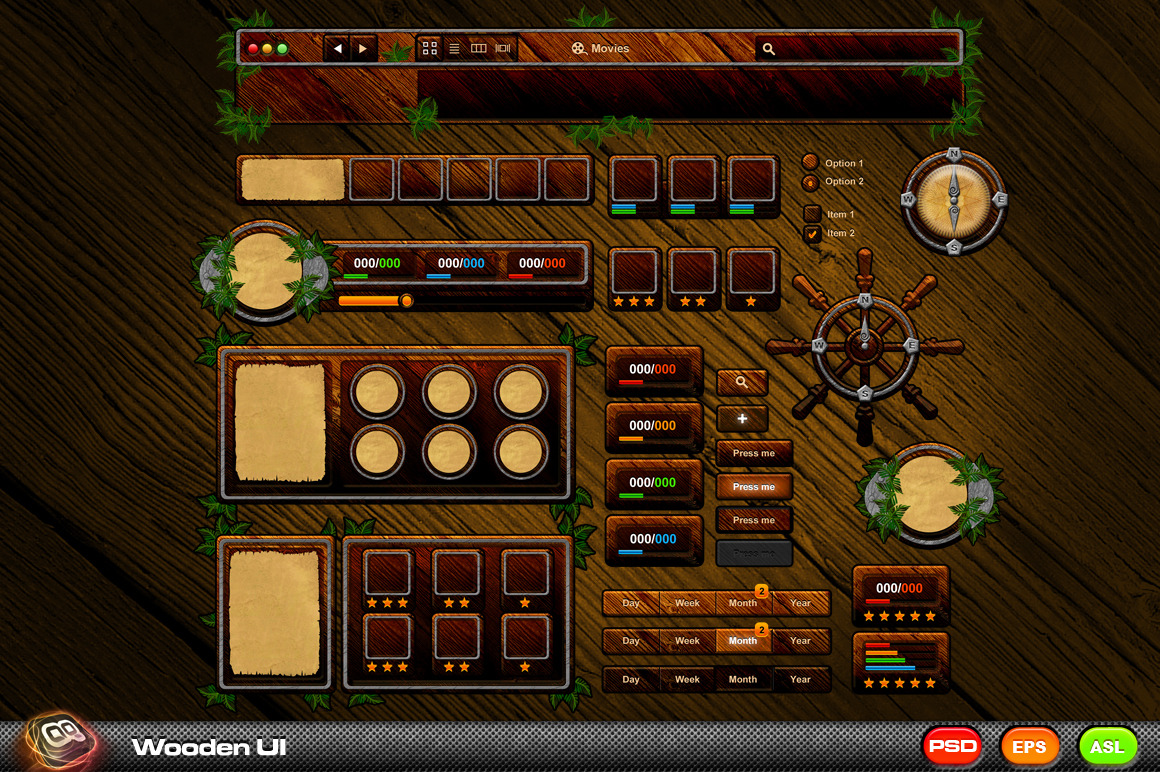Click the green maximize dot

282,48
